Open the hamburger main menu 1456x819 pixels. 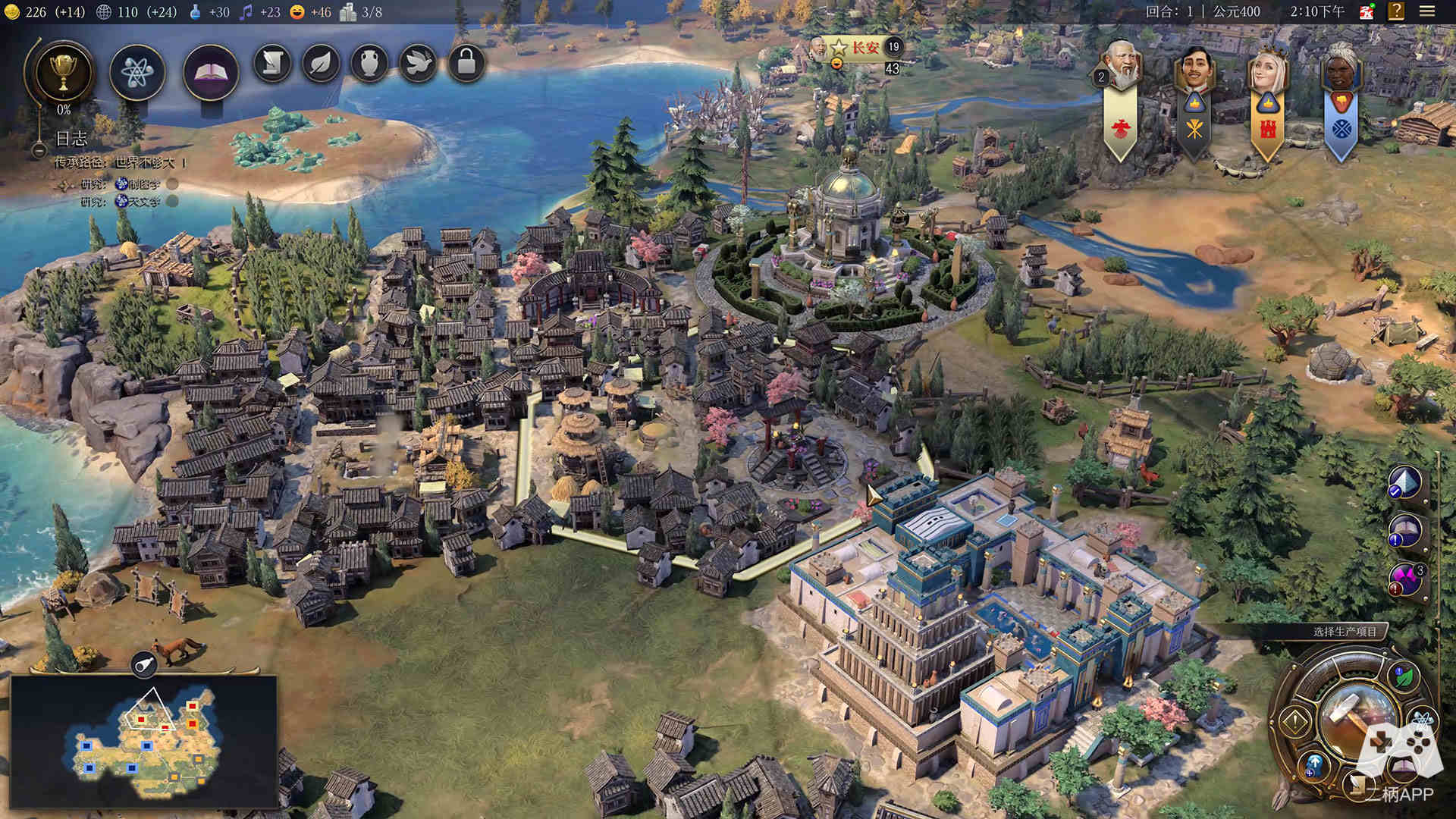click(x=1427, y=11)
